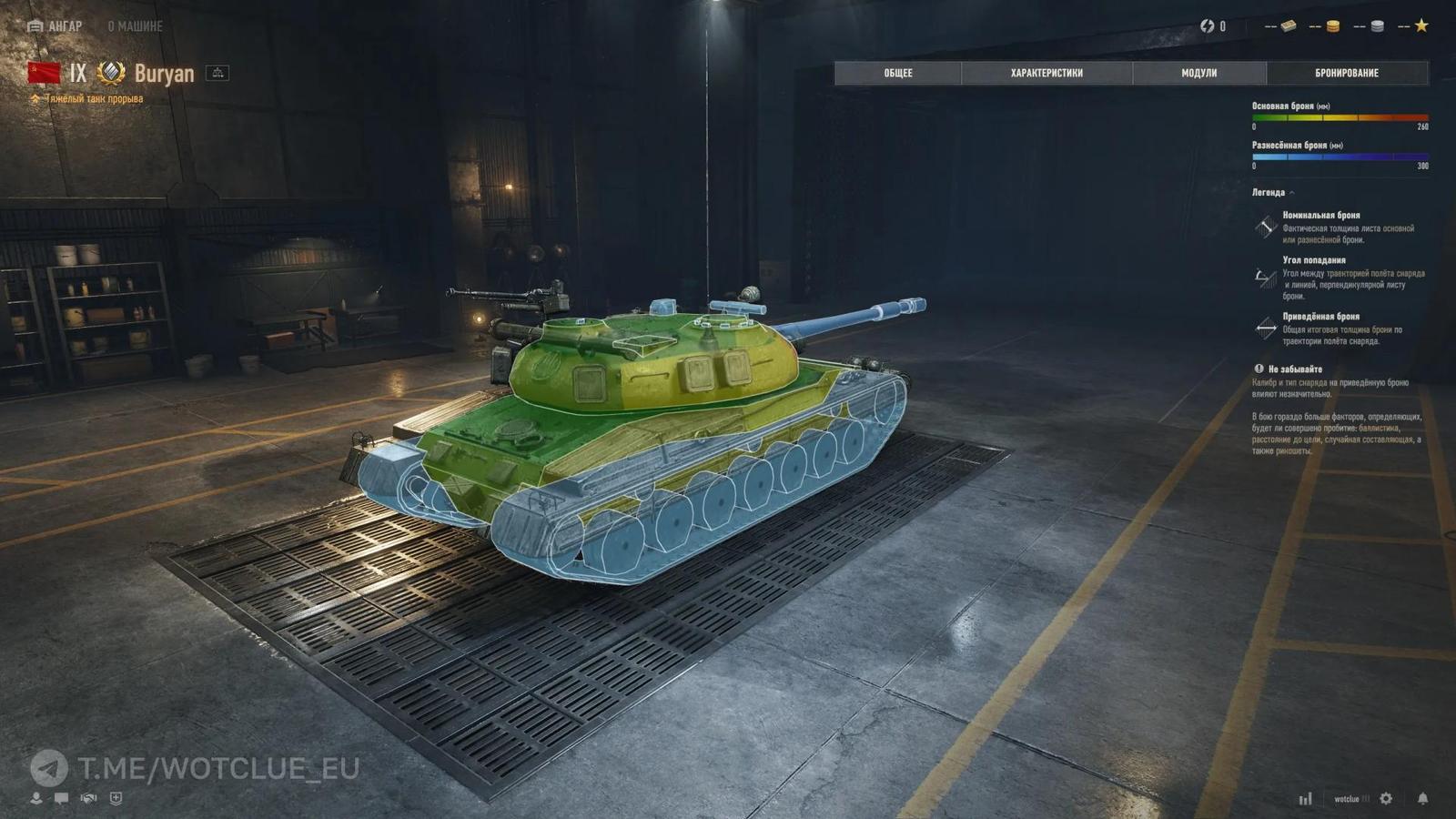The height and width of the screenshot is (819, 1456).
Task: Click the free experience star icon
Action: point(1421,27)
